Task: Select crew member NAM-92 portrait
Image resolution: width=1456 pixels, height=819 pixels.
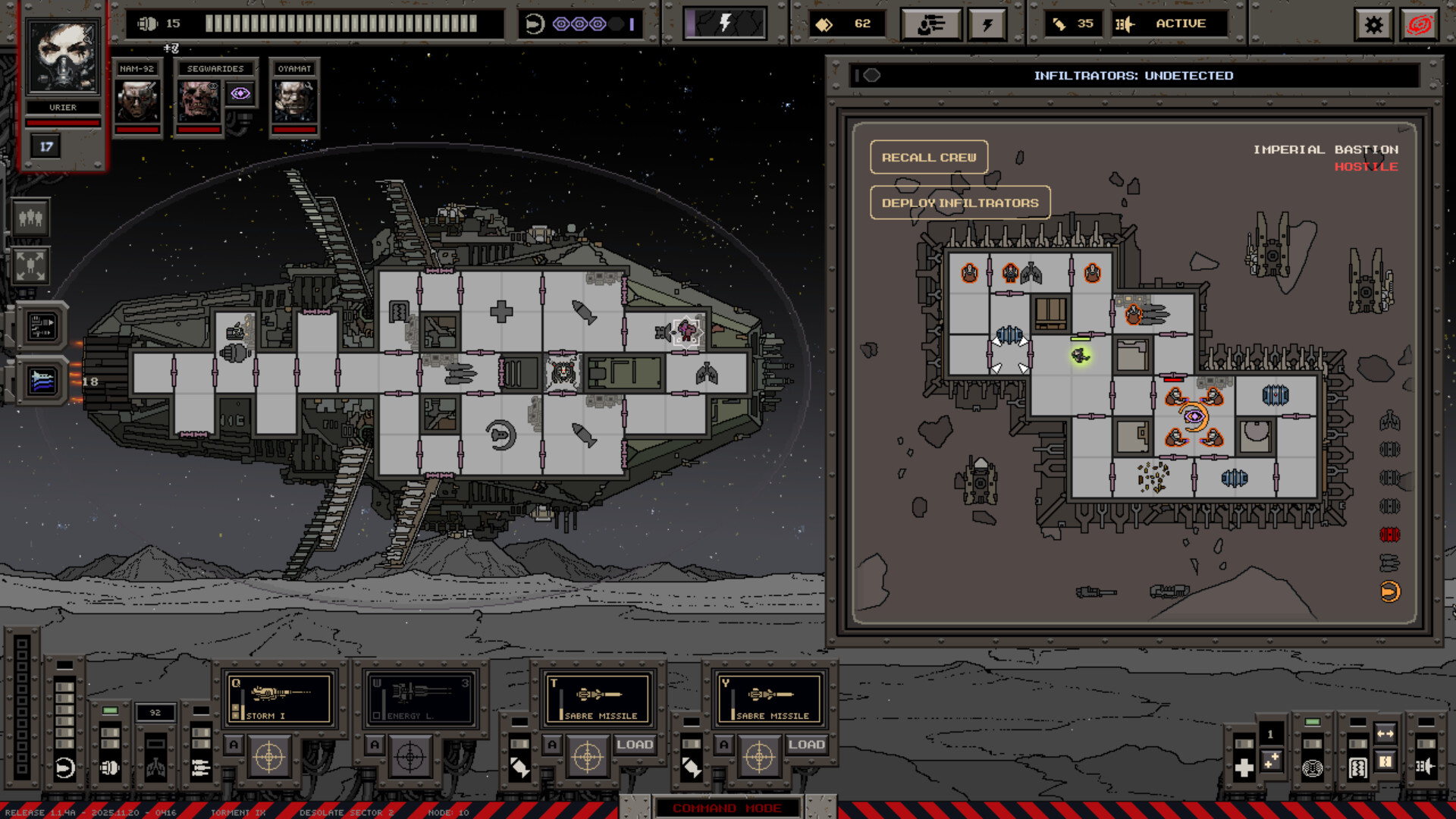Action: [137, 101]
